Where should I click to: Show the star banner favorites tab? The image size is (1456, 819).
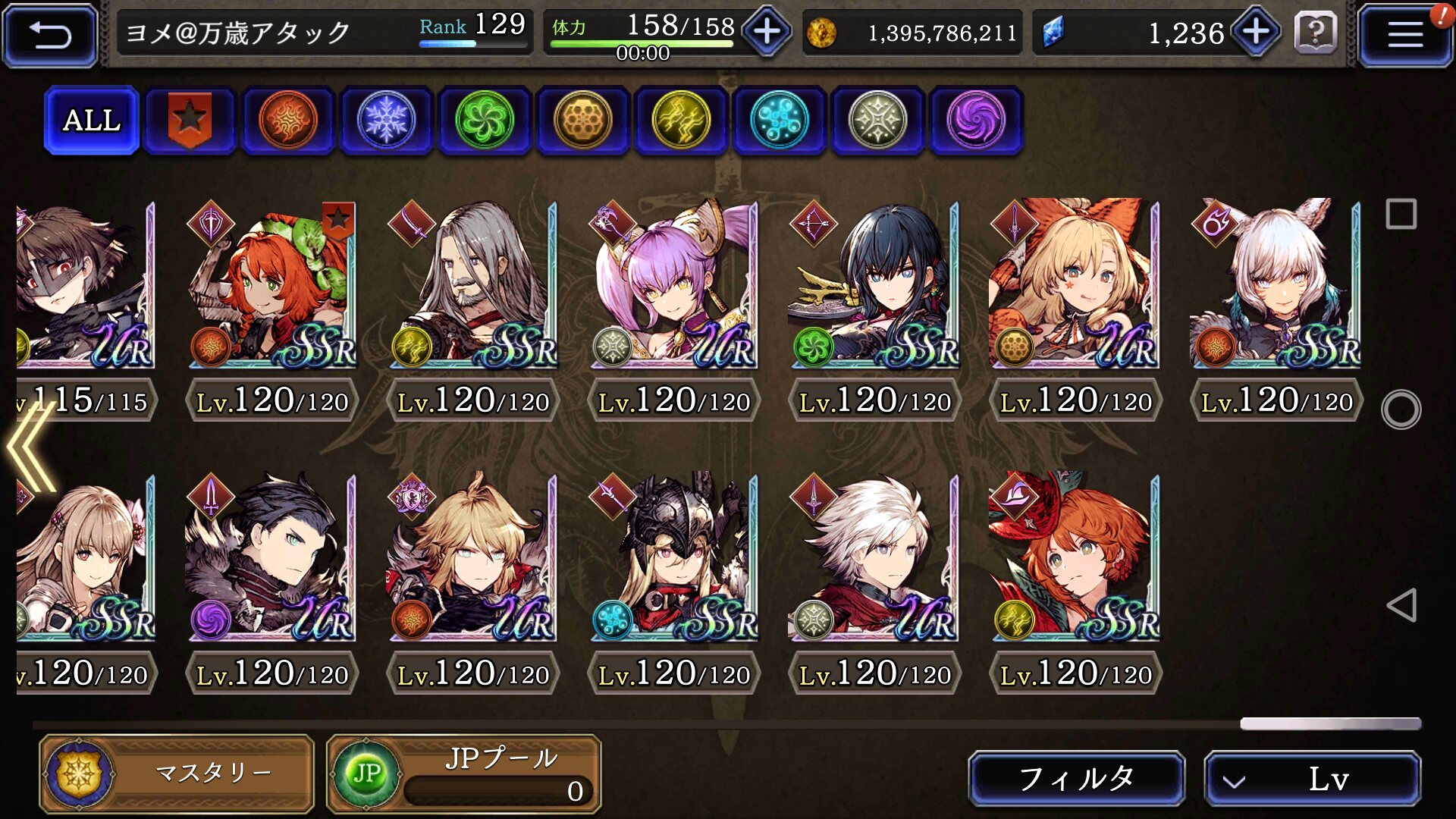coord(190,121)
